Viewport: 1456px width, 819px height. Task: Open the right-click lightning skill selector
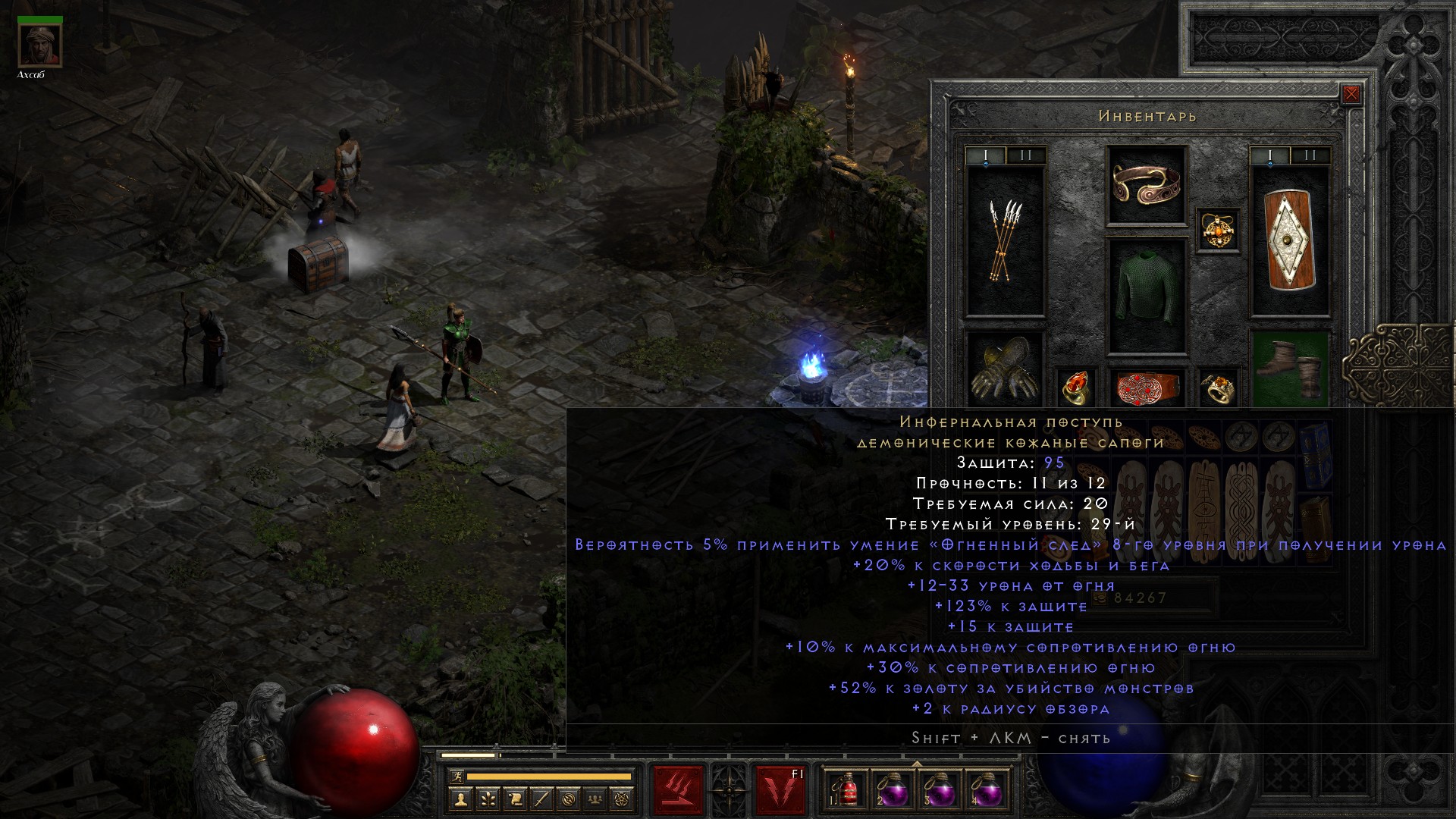[x=780, y=789]
